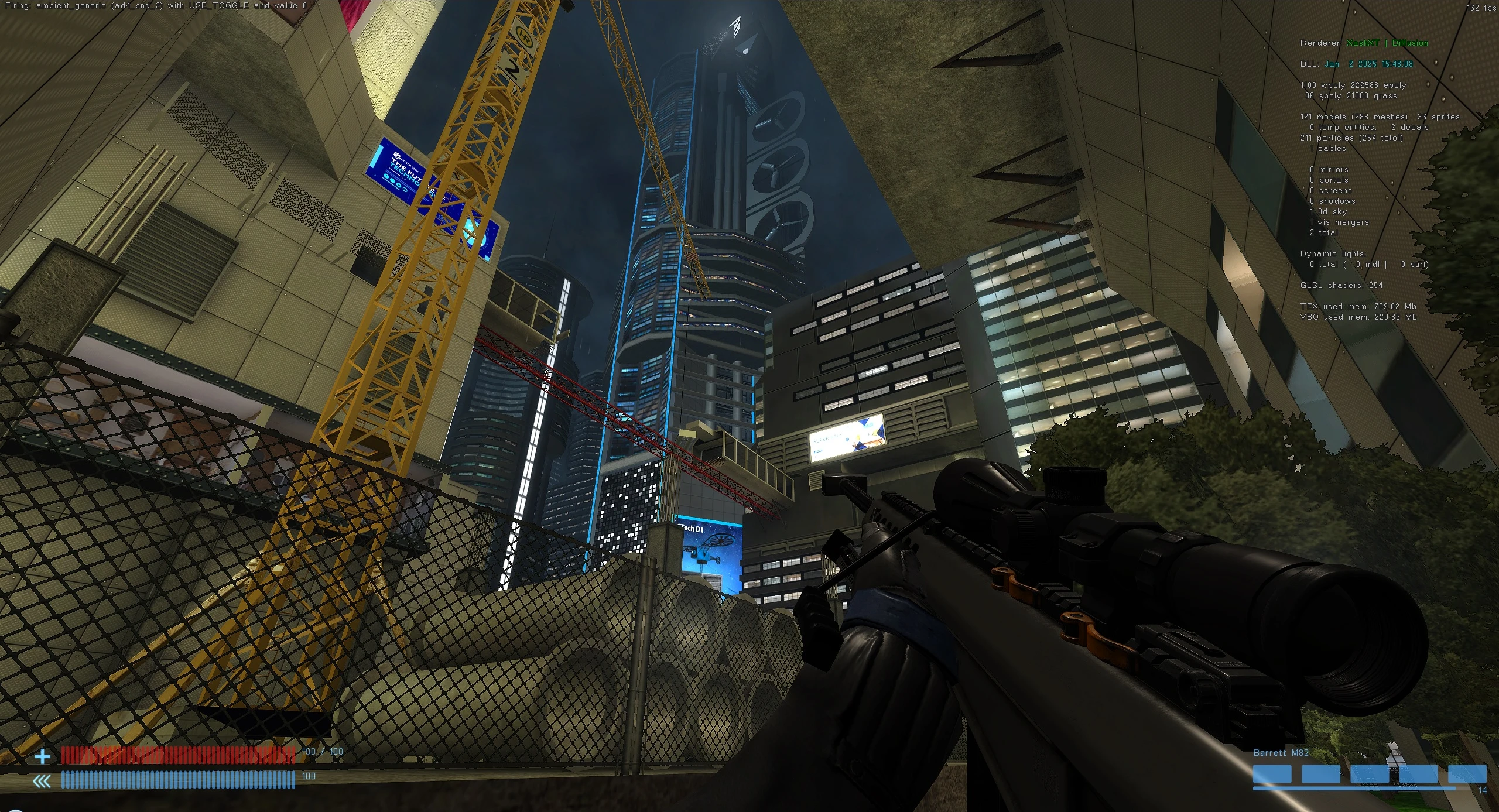
Task: Expand the VBO used memory readout
Action: (1357, 317)
